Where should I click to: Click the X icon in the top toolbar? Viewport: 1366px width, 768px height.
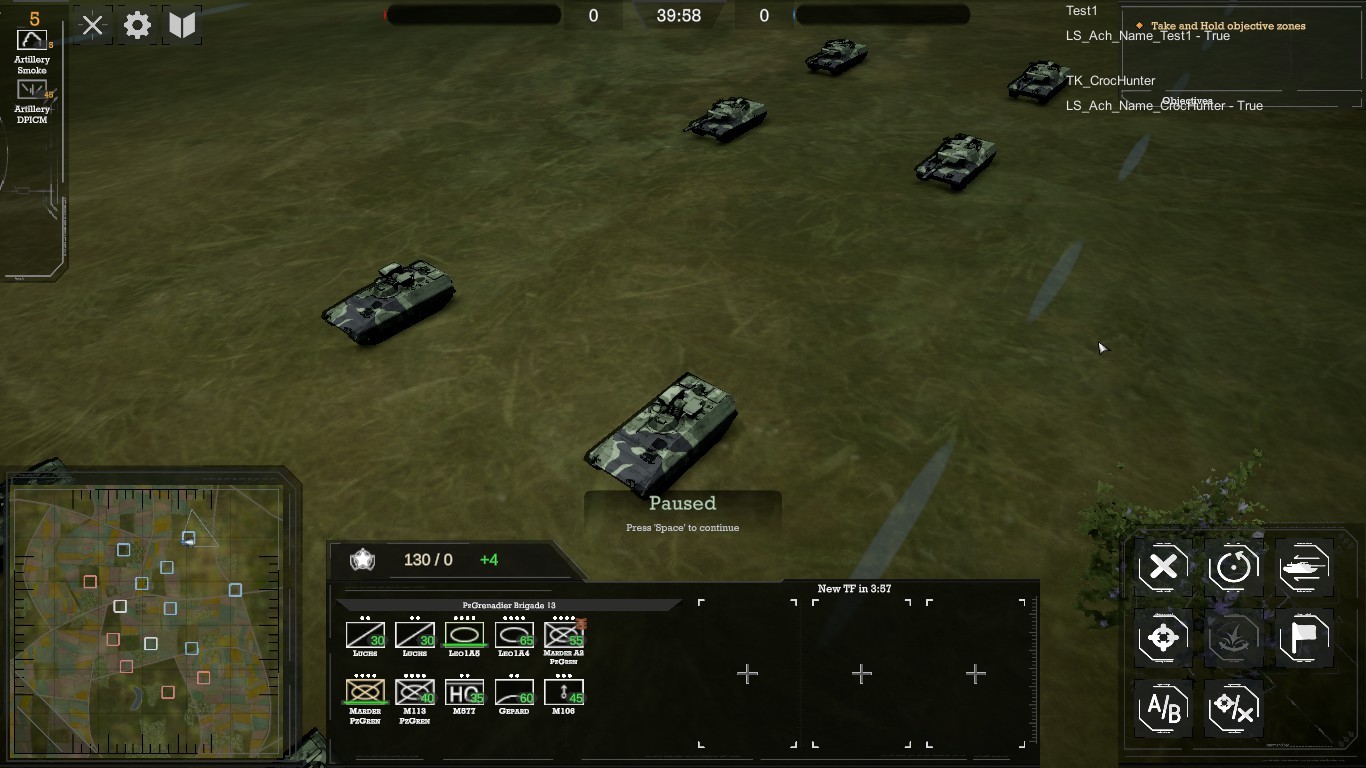click(x=93, y=26)
